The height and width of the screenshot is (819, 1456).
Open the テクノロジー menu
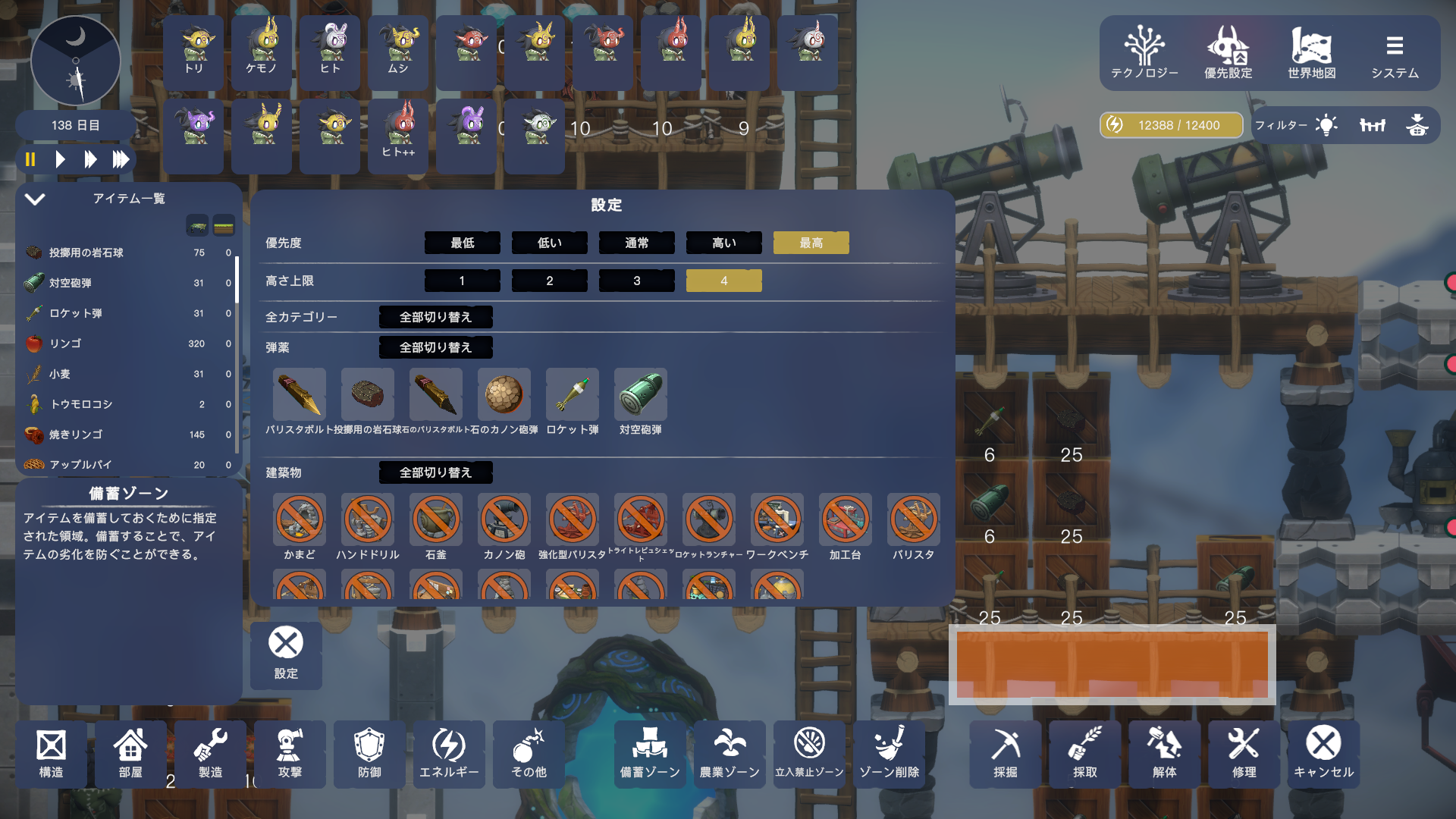coord(1144,53)
